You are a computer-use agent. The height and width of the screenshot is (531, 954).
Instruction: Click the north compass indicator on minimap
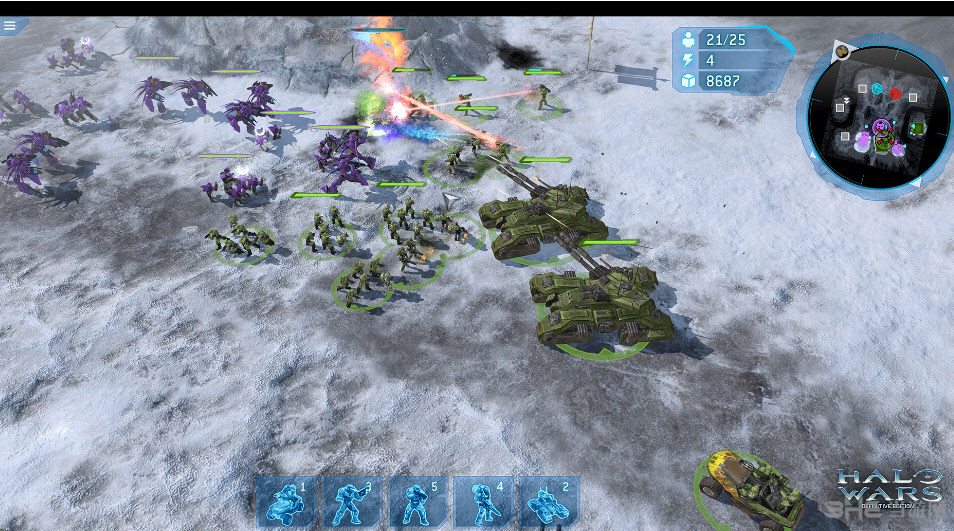[x=843, y=51]
